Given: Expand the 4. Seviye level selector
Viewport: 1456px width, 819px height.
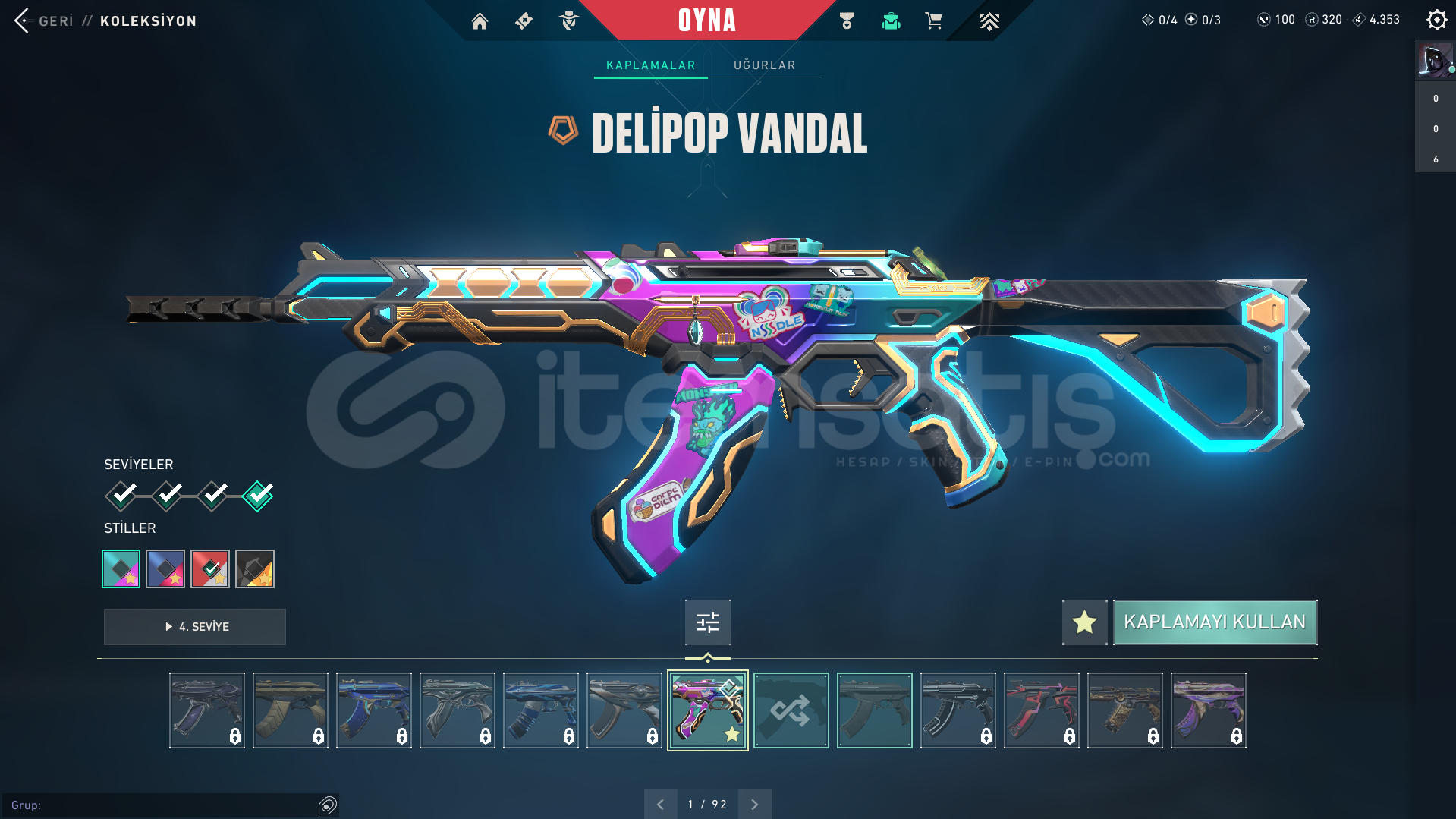Looking at the screenshot, I should tap(194, 627).
